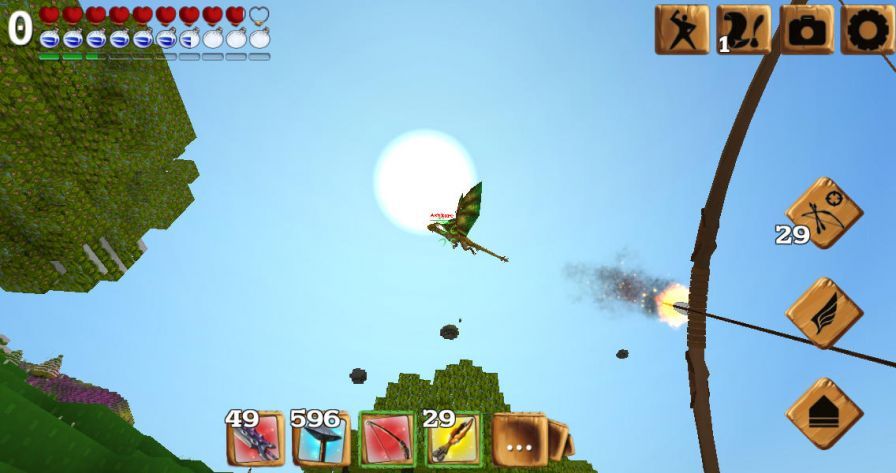Fire the bow using the arrow-target button
Viewport: 896px width, 473px height.
point(824,212)
